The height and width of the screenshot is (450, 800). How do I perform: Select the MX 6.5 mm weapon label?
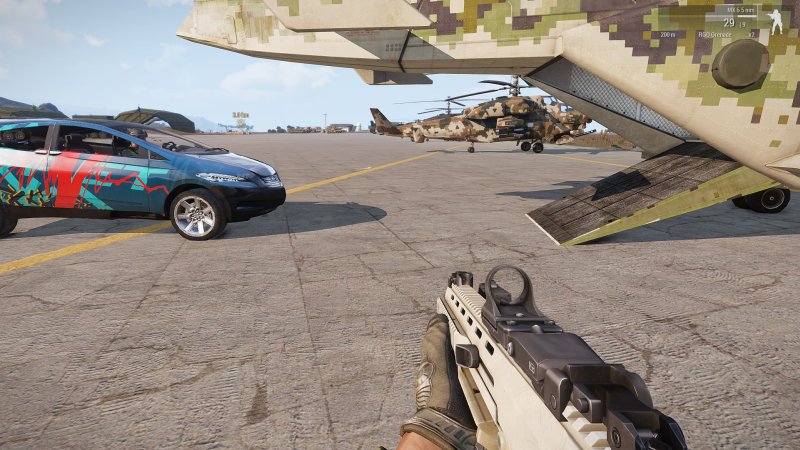(x=743, y=11)
